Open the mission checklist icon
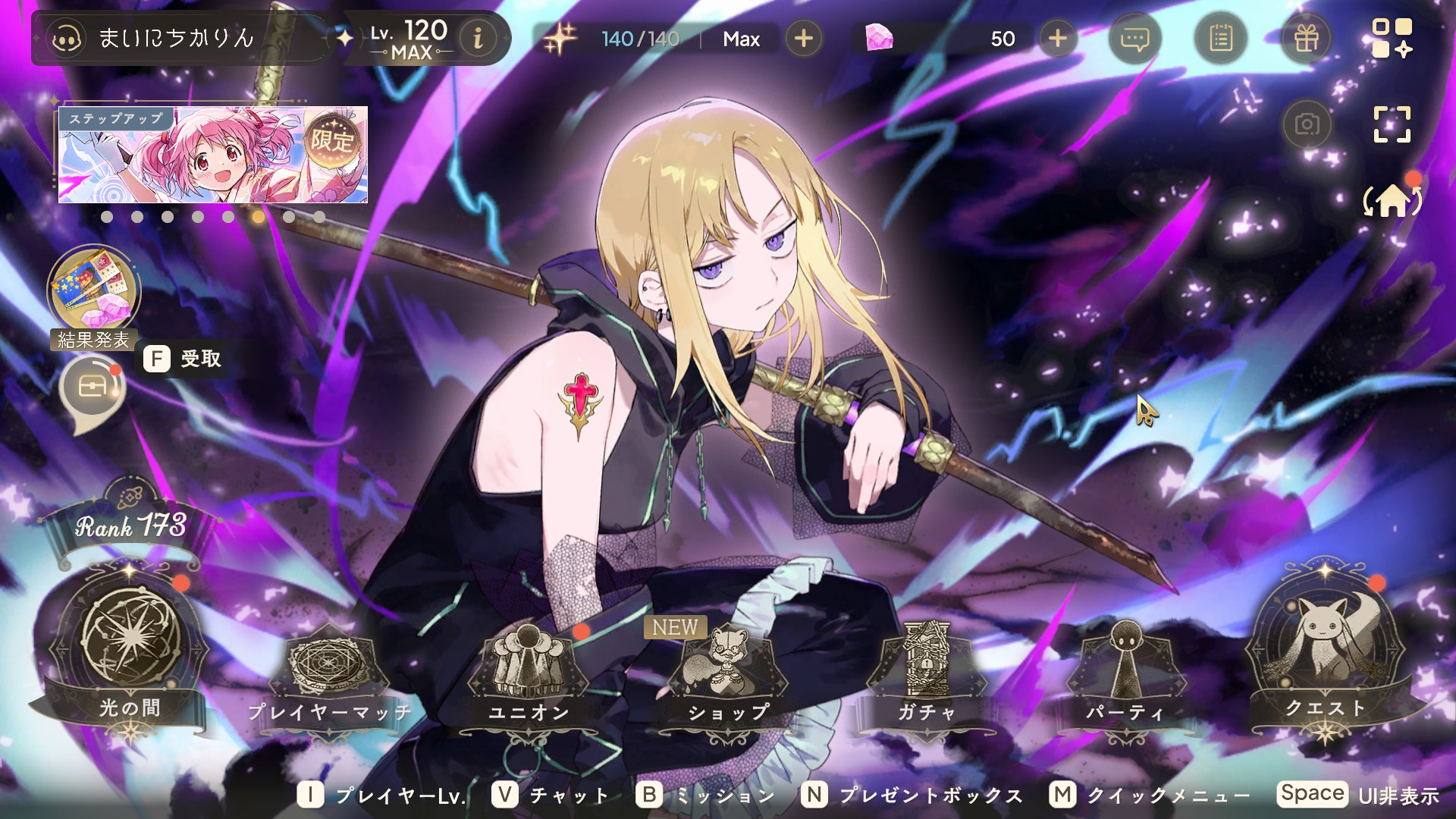The height and width of the screenshot is (819, 1456). [x=1220, y=38]
